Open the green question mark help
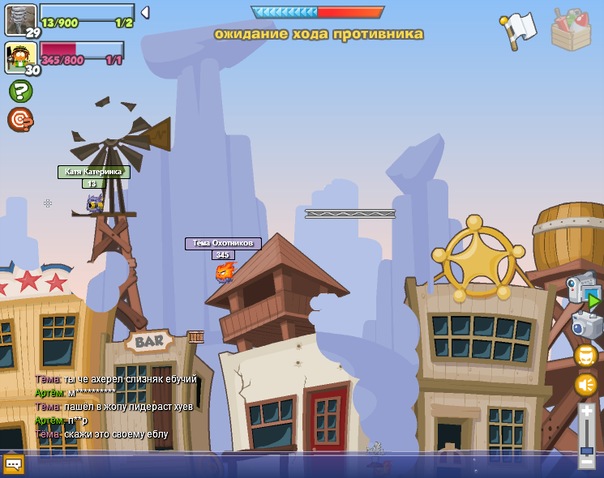This screenshot has width=604, height=478. pyautogui.click(x=20, y=91)
